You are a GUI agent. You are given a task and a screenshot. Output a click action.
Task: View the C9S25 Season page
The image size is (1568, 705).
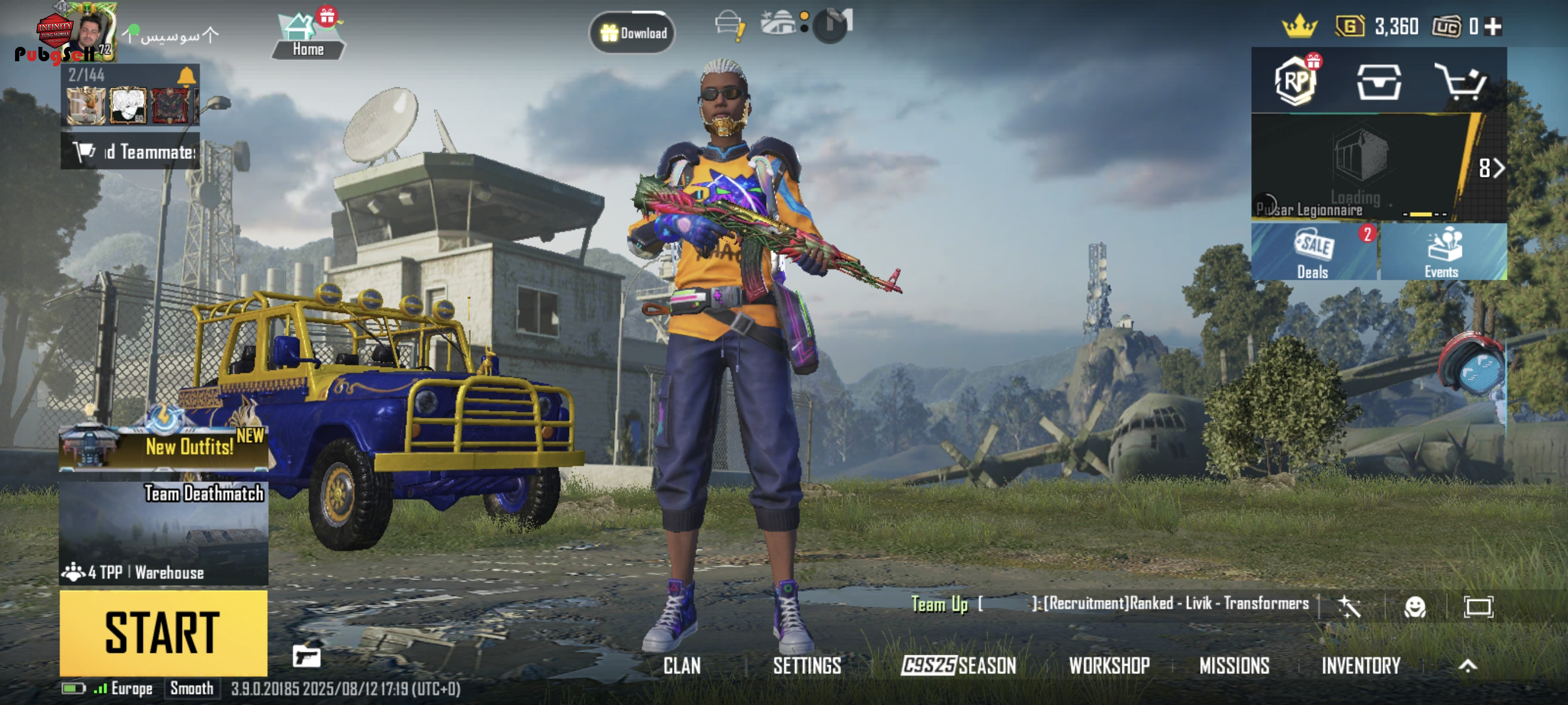click(x=959, y=666)
